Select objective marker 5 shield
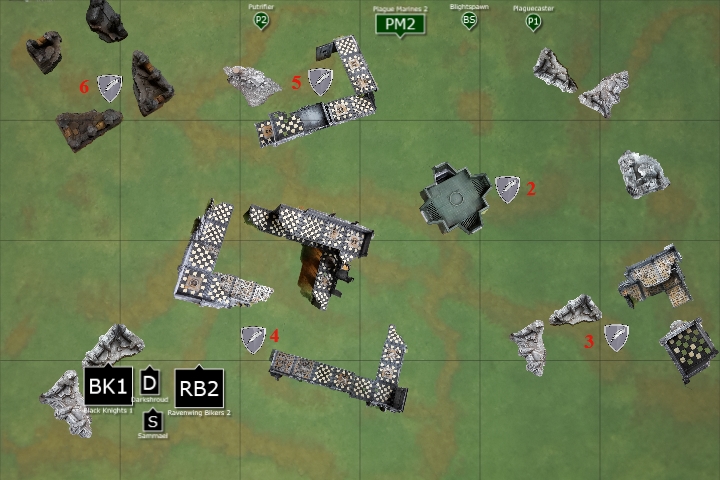Image resolution: width=720 pixels, height=480 pixels. pos(320,81)
